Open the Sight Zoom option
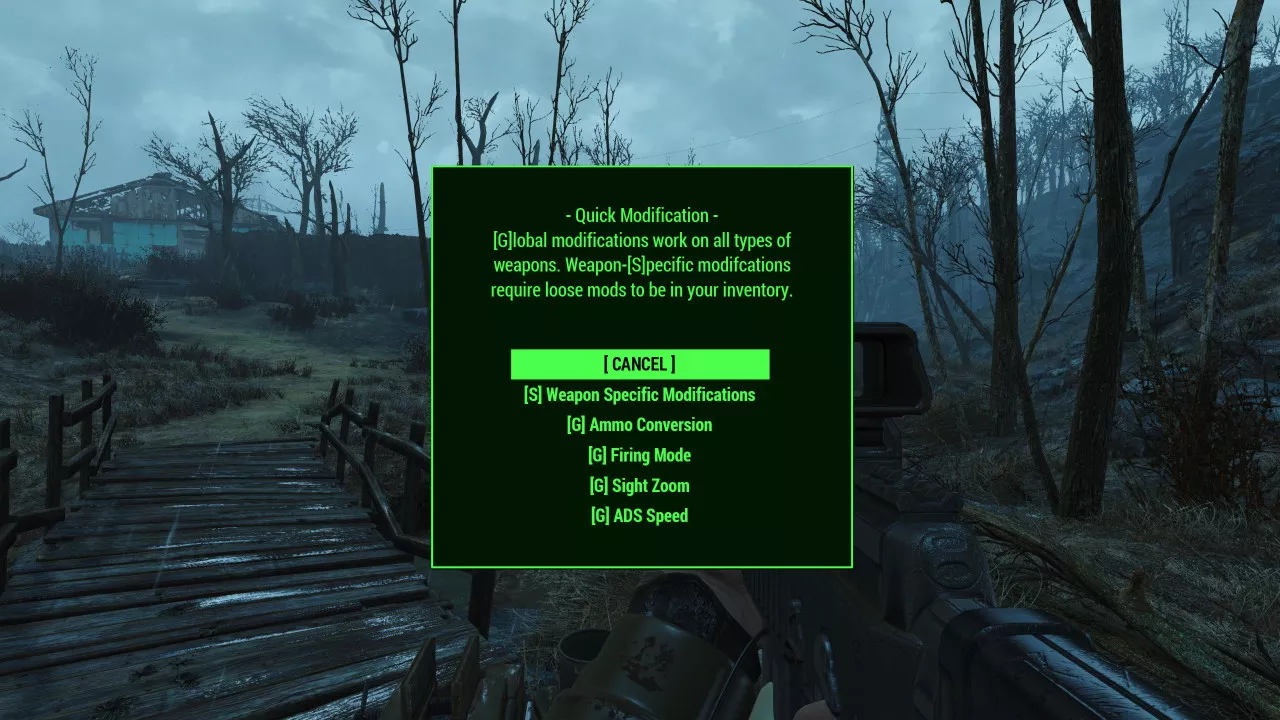 [639, 486]
